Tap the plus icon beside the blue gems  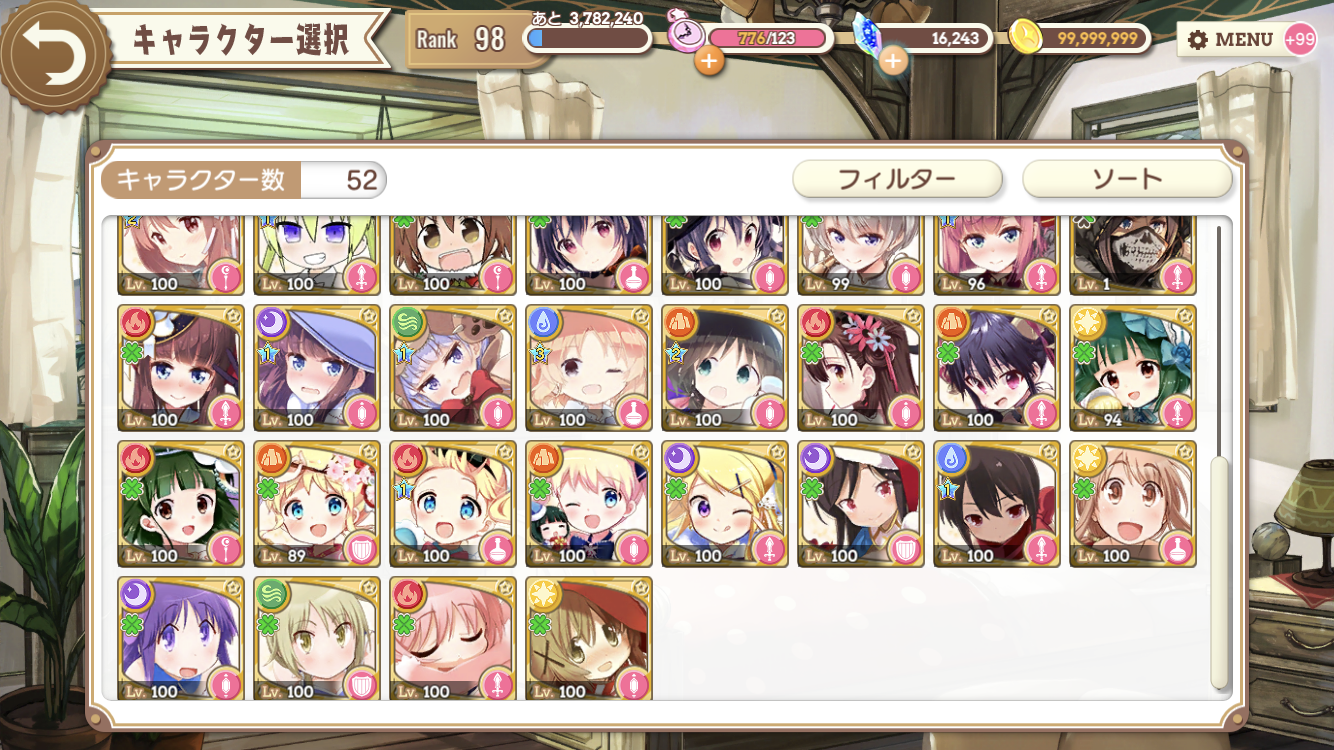pyautogui.click(x=893, y=61)
